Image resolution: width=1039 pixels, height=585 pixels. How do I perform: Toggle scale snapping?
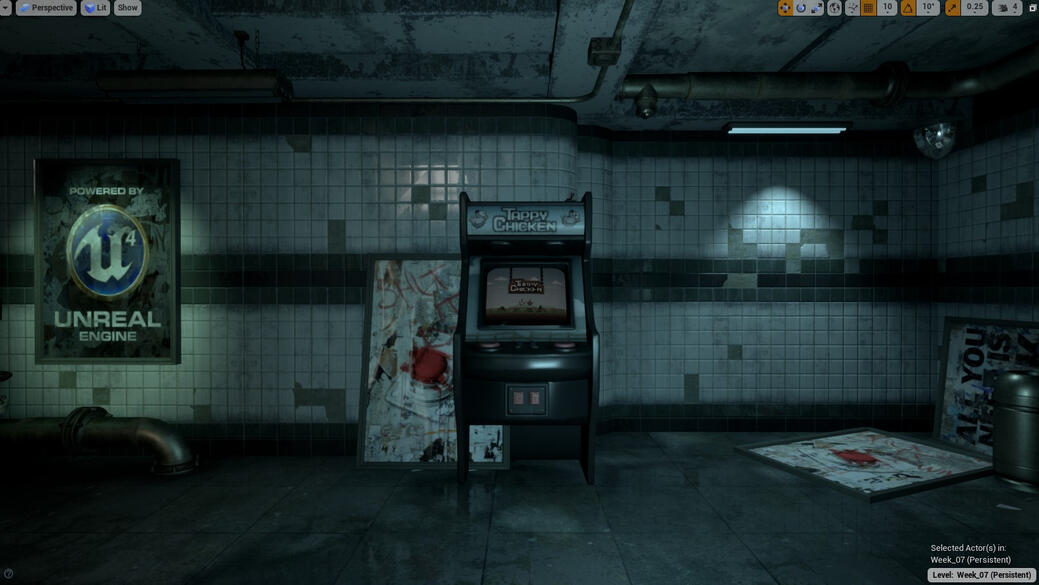coord(952,8)
